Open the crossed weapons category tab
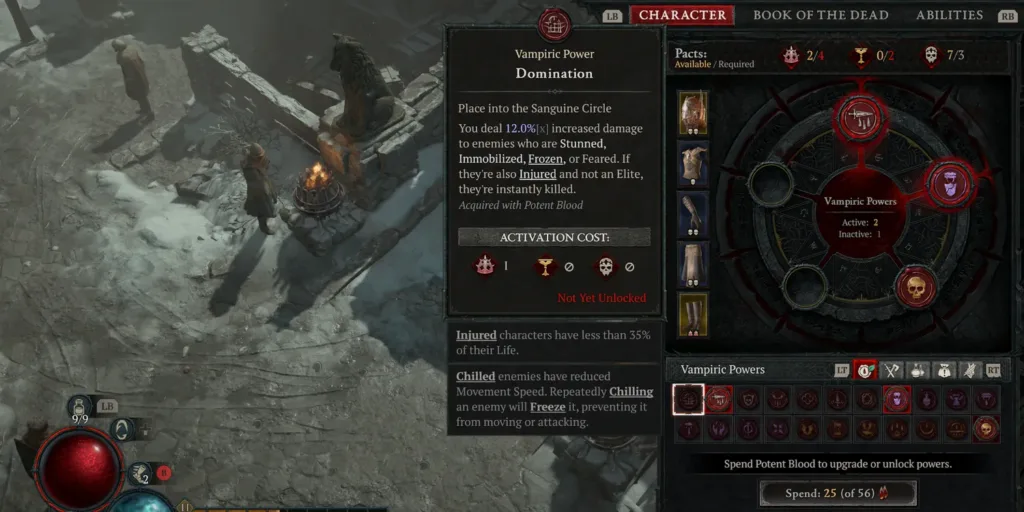Viewport: 1024px width, 512px height. coord(891,370)
